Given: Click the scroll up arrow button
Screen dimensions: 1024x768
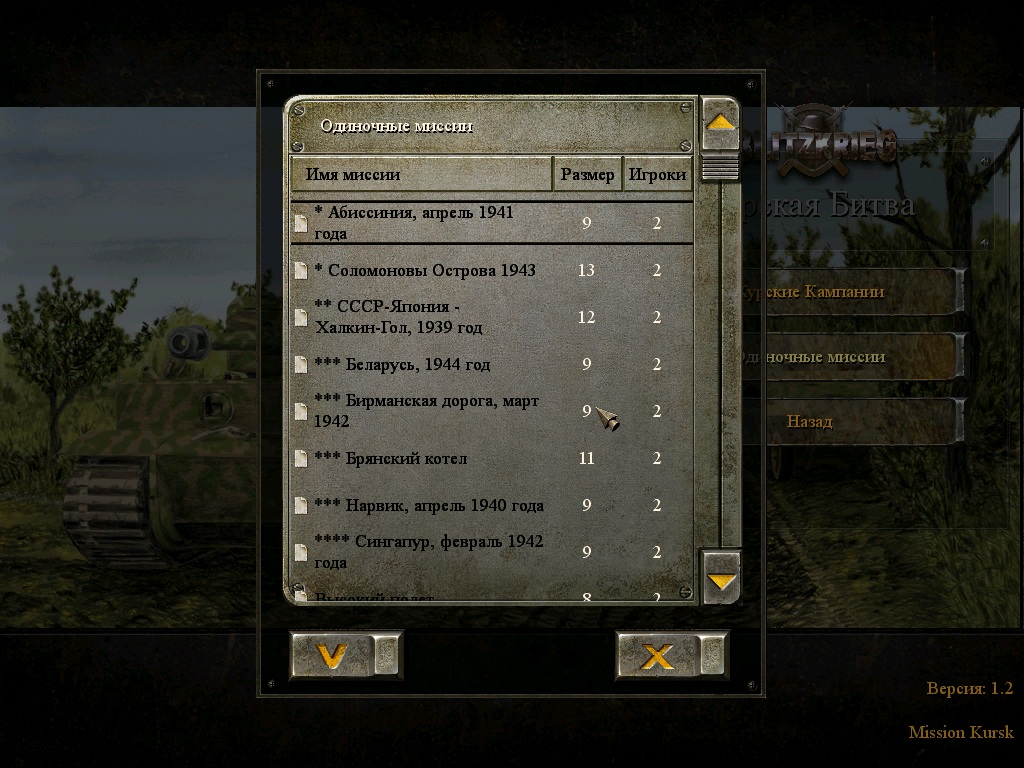Looking at the screenshot, I should click(720, 124).
